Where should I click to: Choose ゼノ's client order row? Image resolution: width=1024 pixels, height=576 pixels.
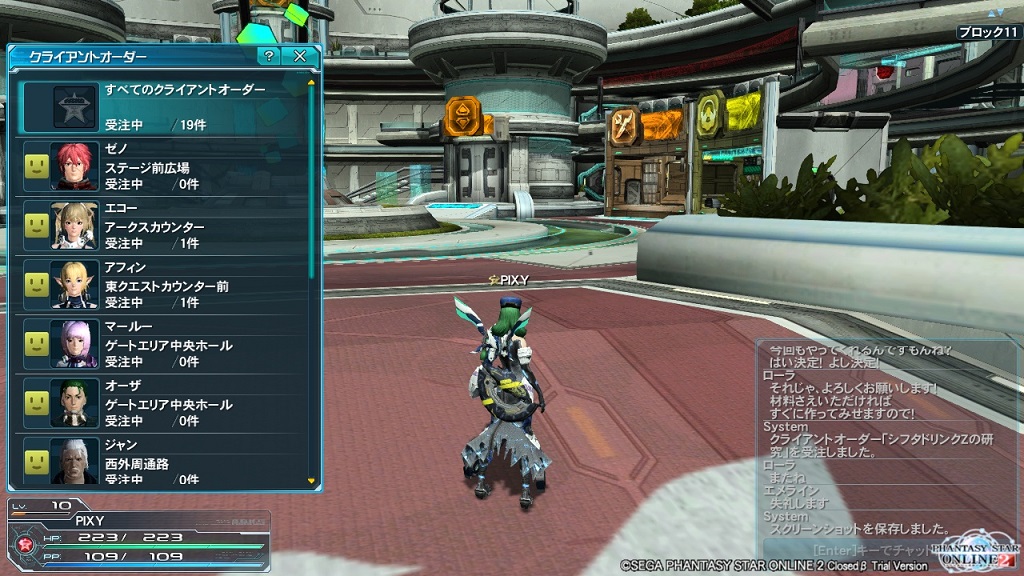[163, 167]
